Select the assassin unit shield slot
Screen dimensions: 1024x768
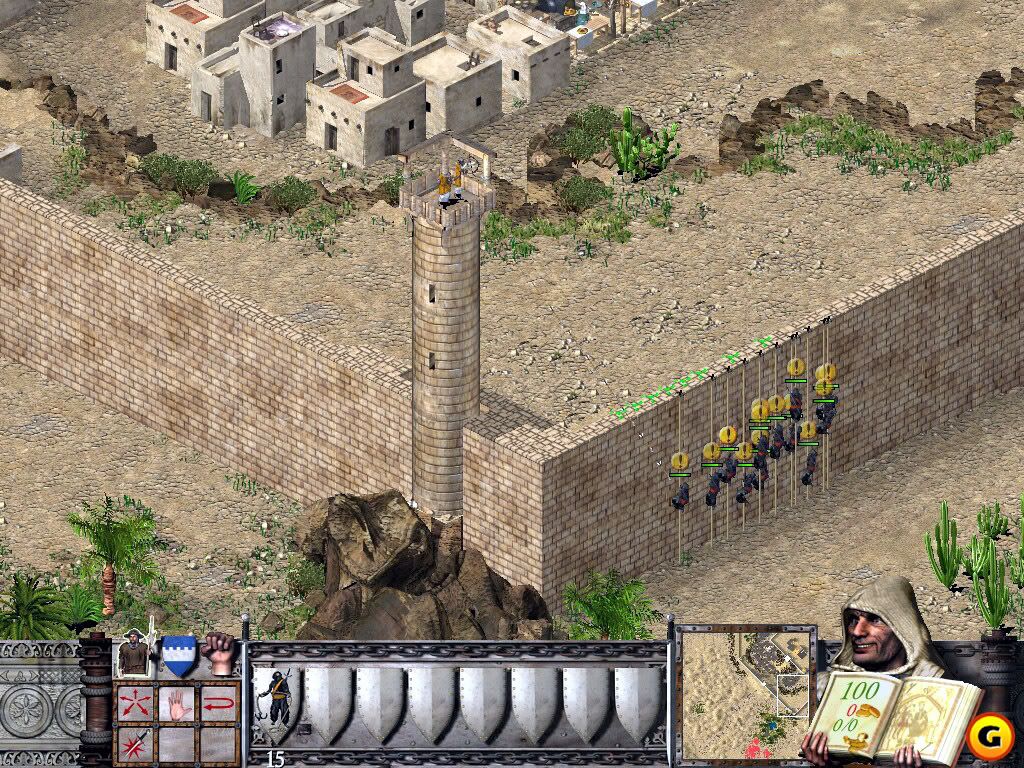[x=274, y=701]
